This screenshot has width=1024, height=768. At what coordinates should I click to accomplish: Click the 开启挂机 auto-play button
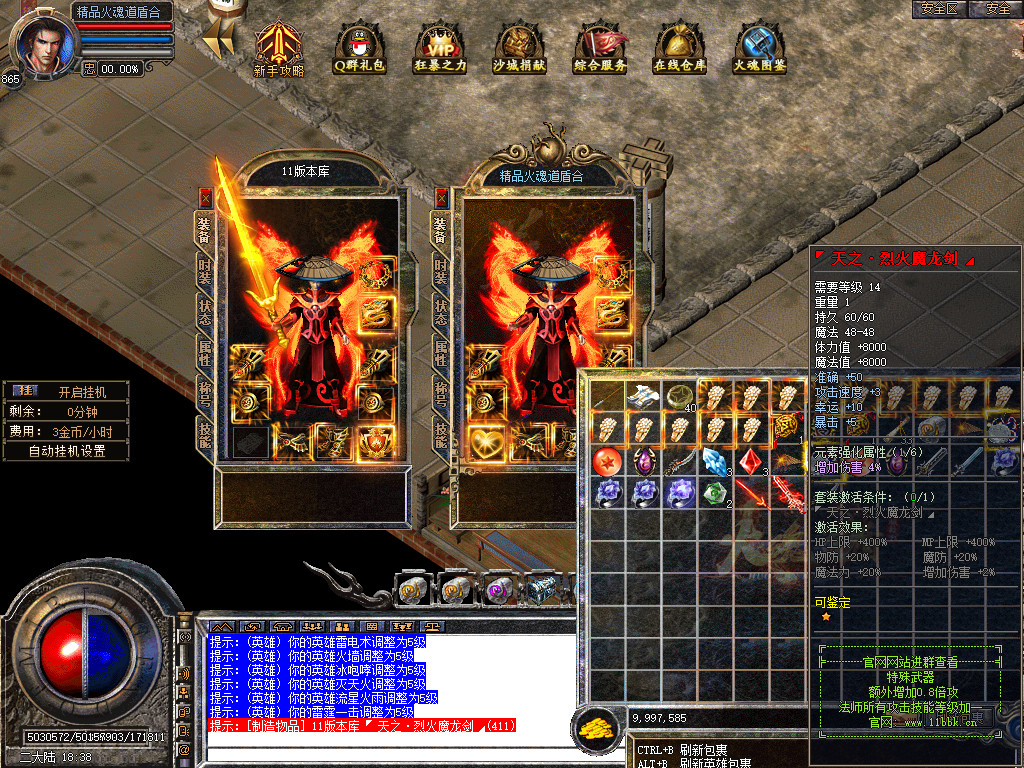81,391
